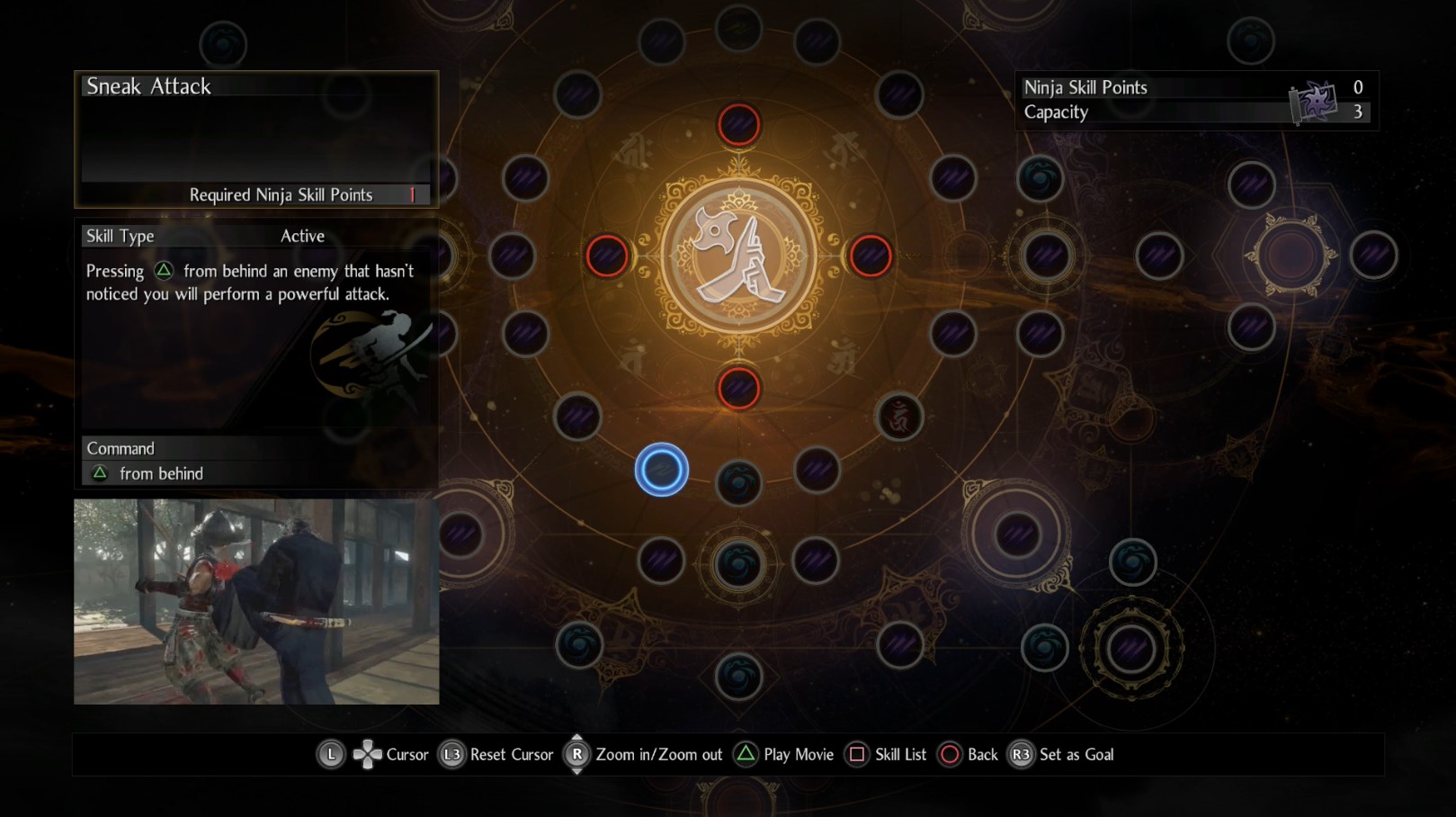1456x817 pixels.
Task: Select the blue-highlighted Sneak Attack skill node
Action: click(661, 470)
